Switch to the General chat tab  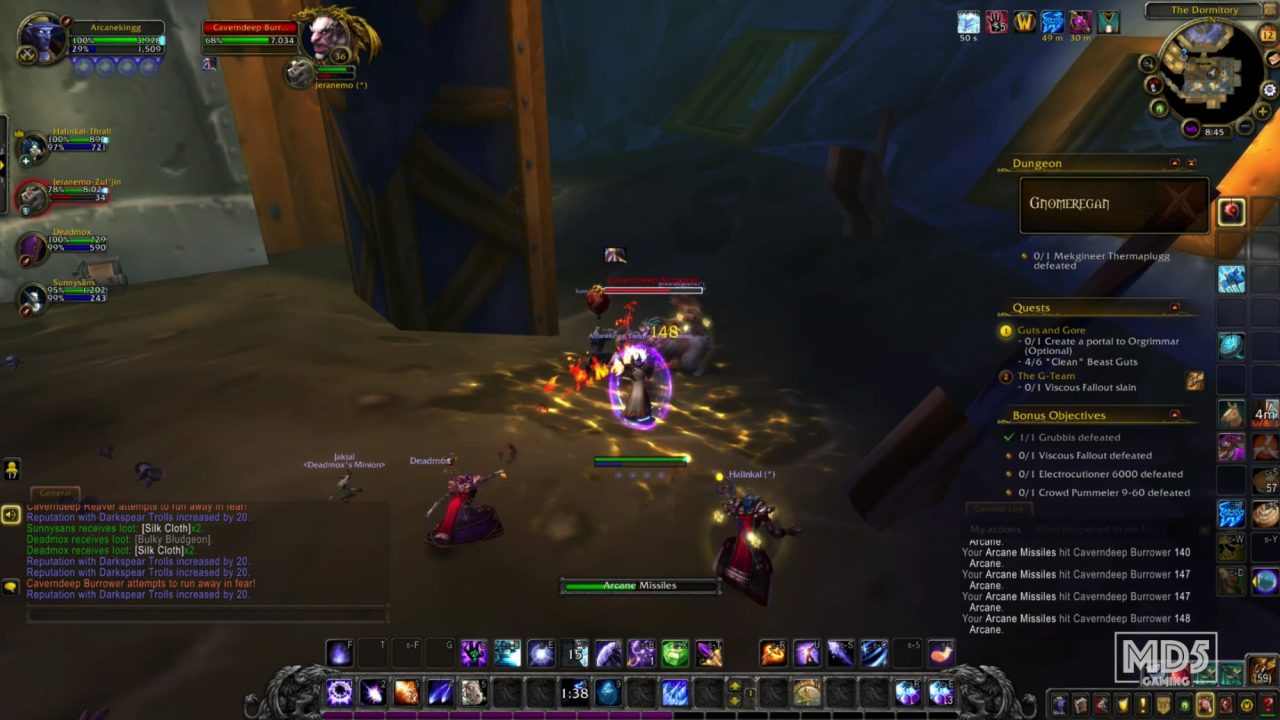pos(55,492)
